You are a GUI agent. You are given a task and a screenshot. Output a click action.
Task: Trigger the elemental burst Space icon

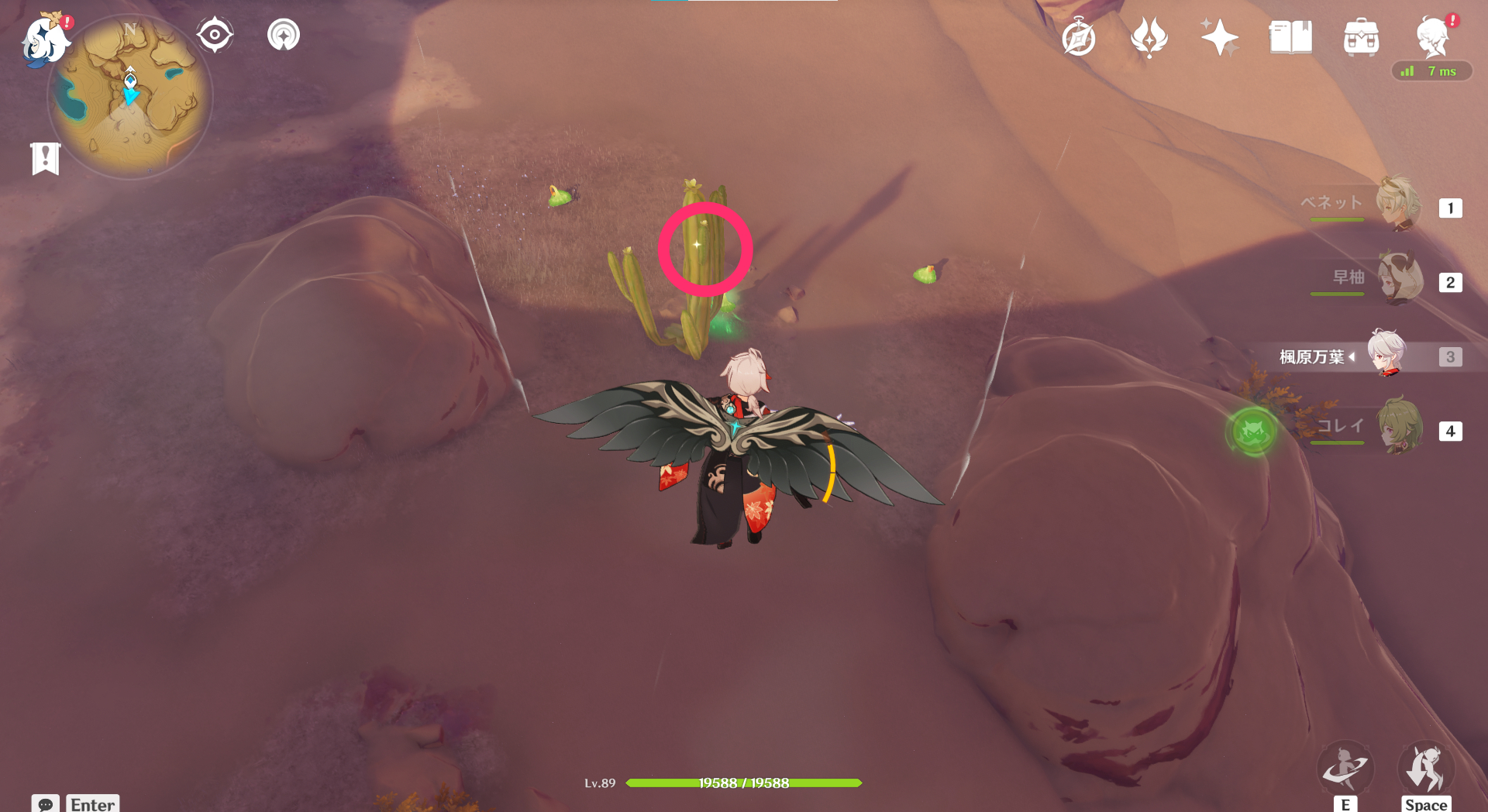(1426, 768)
